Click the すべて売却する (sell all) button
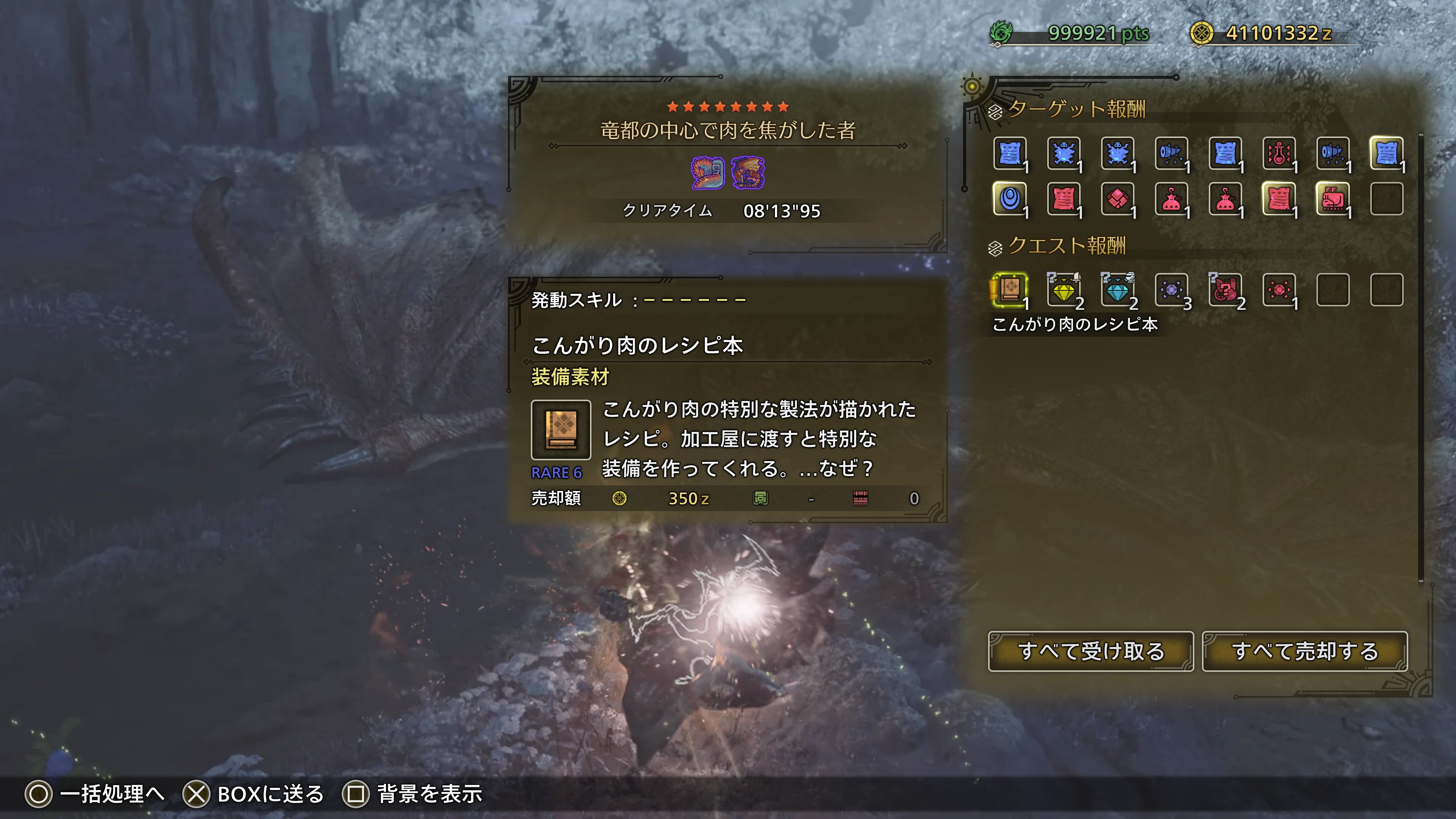 coord(1304,651)
